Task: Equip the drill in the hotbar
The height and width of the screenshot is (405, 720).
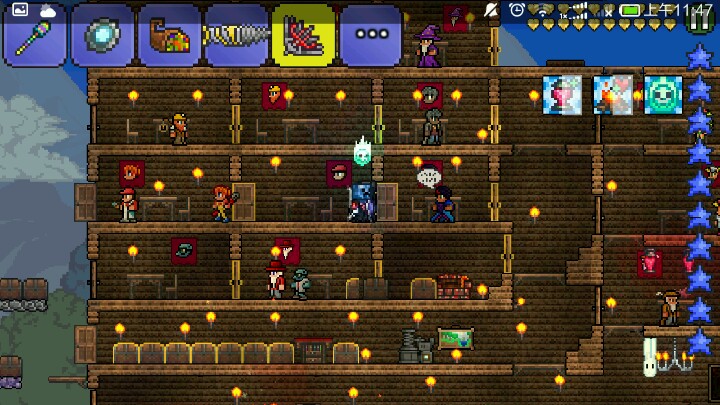Action: pyautogui.click(x=236, y=35)
